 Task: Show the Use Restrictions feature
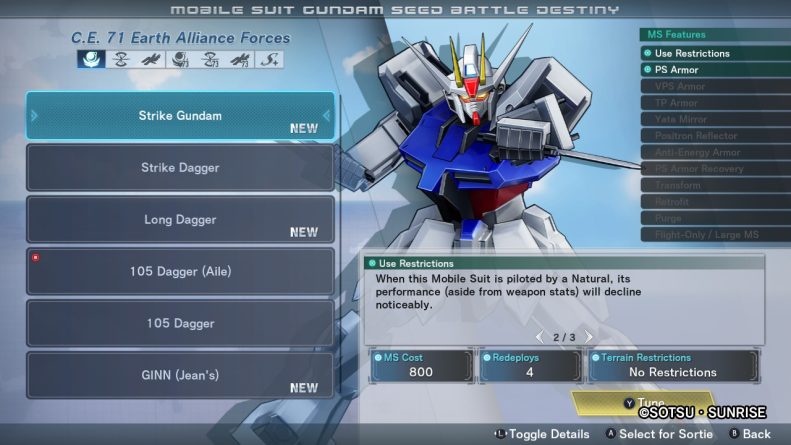pyautogui.click(x=714, y=53)
